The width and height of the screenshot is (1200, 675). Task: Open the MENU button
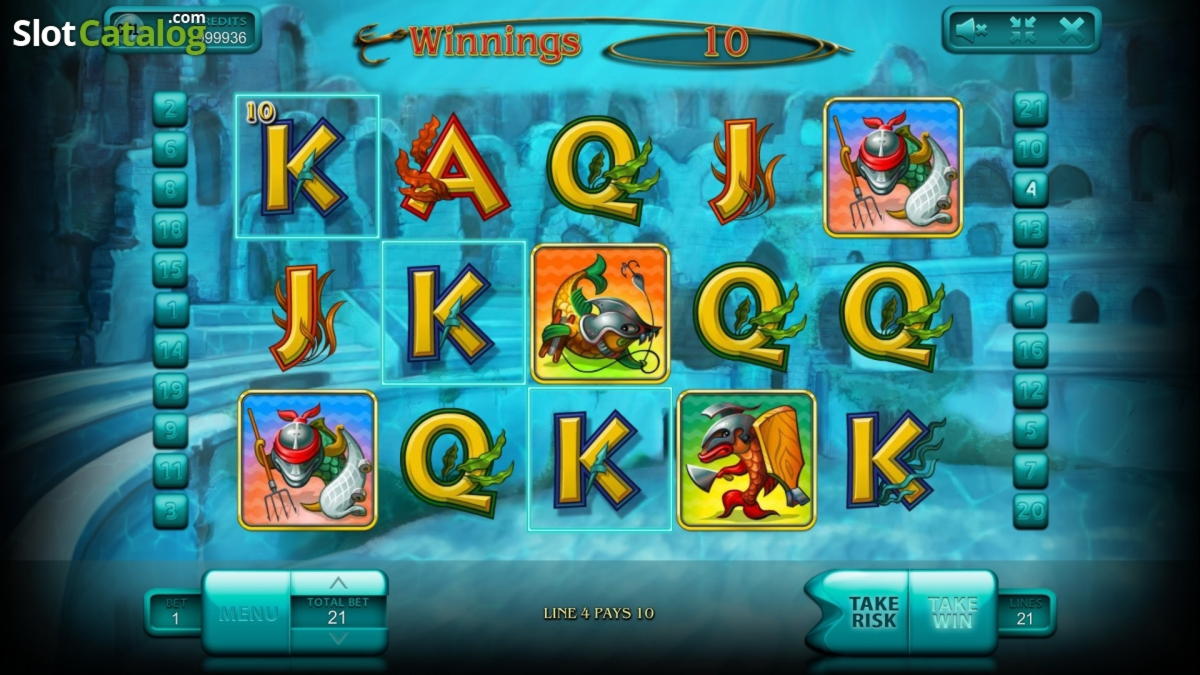click(246, 613)
